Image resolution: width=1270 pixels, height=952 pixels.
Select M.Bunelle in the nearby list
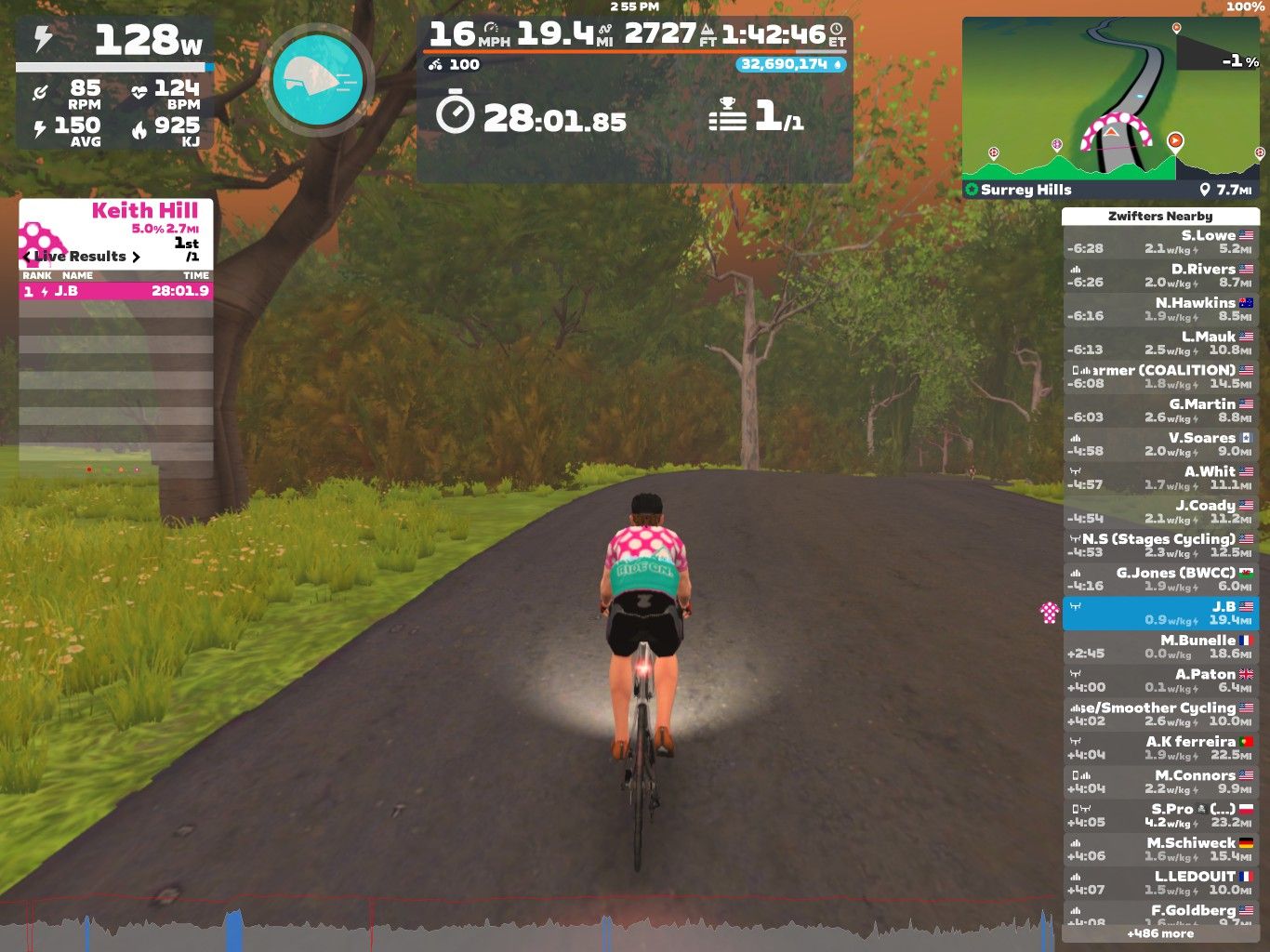[x=1159, y=647]
